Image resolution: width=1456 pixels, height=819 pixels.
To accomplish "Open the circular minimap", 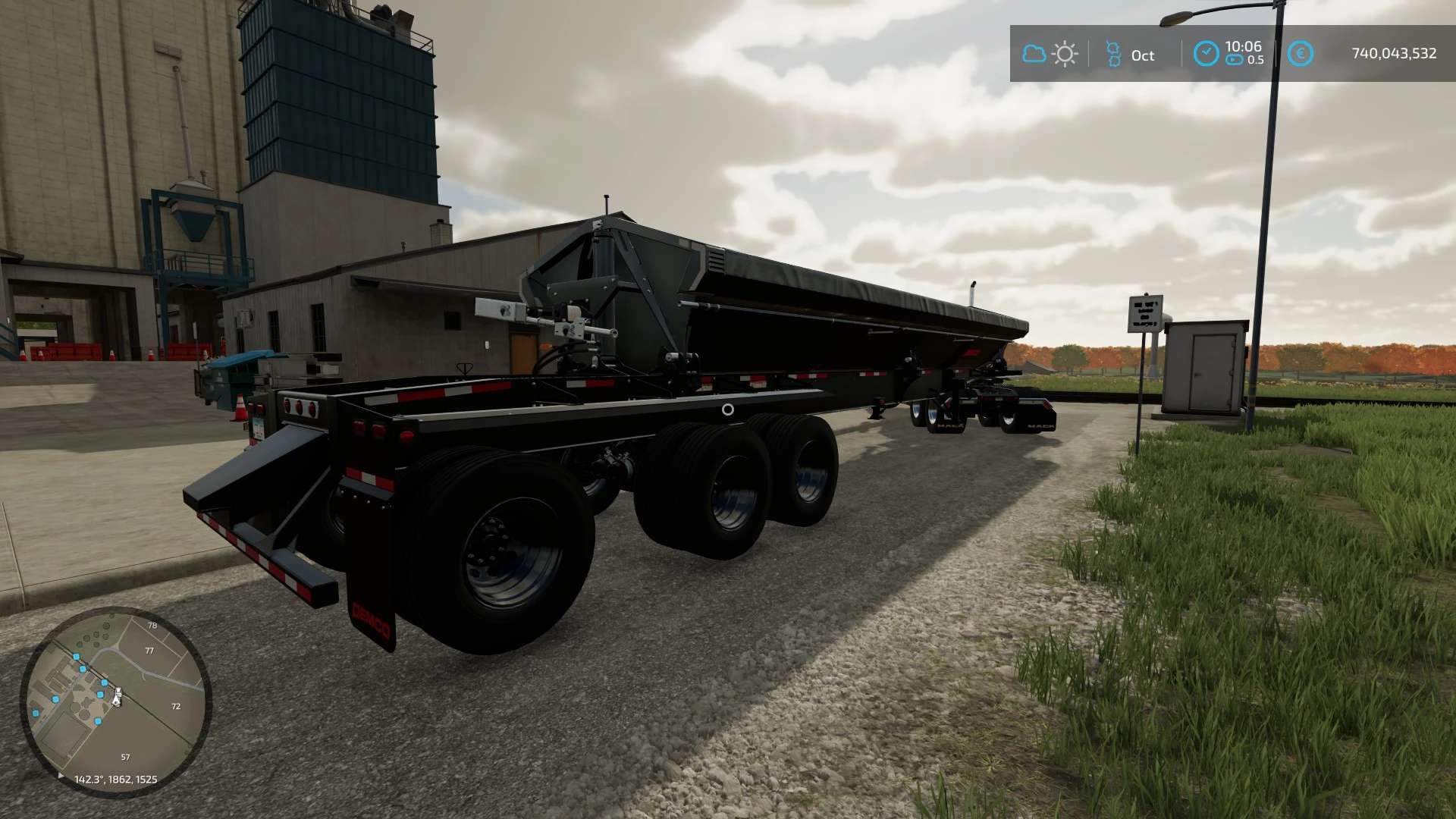I will [115, 701].
